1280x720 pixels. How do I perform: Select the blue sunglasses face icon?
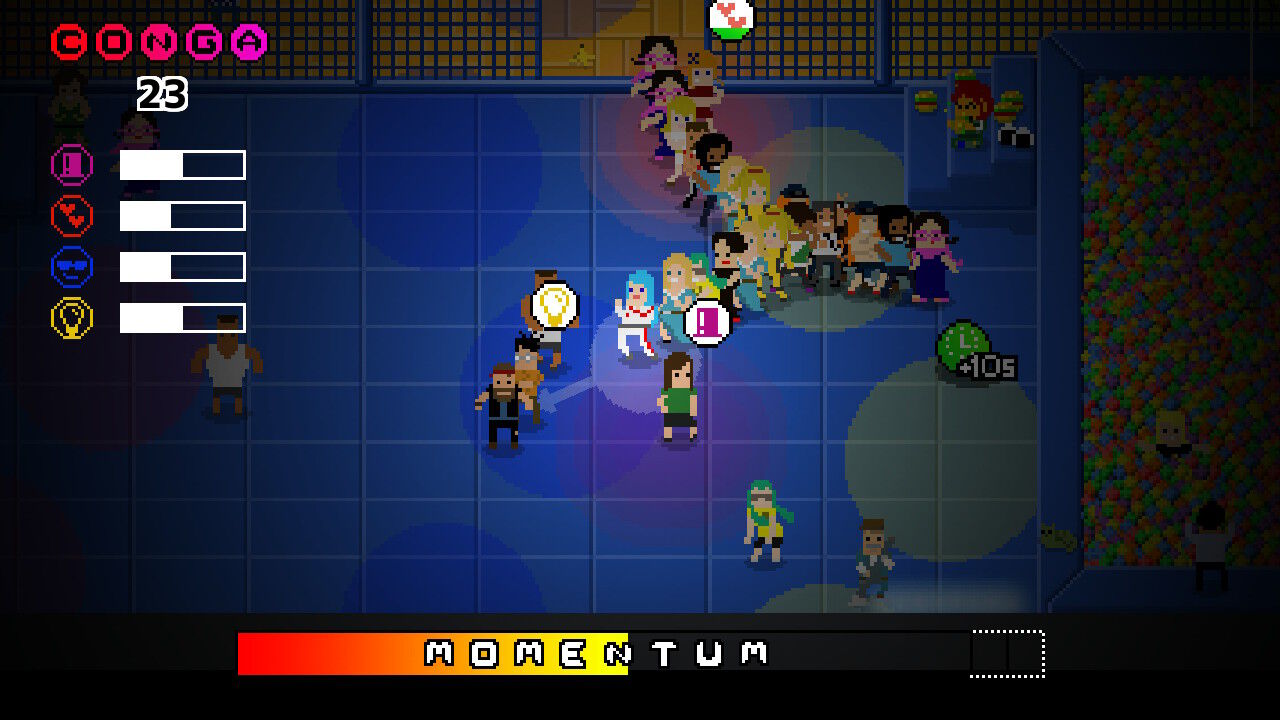click(71, 266)
